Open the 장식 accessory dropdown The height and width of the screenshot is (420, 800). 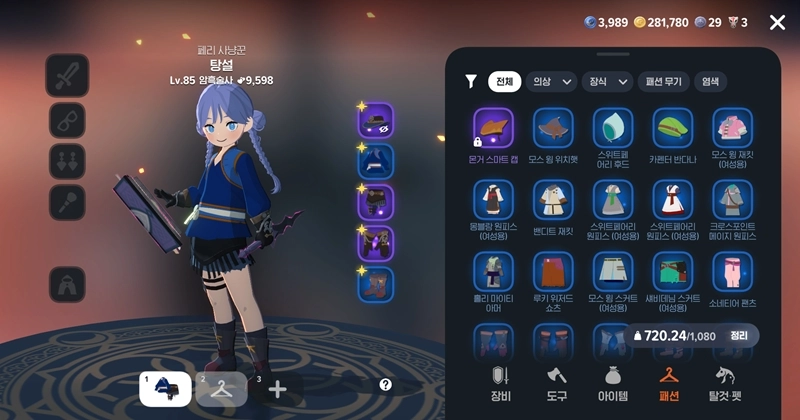(x=608, y=82)
